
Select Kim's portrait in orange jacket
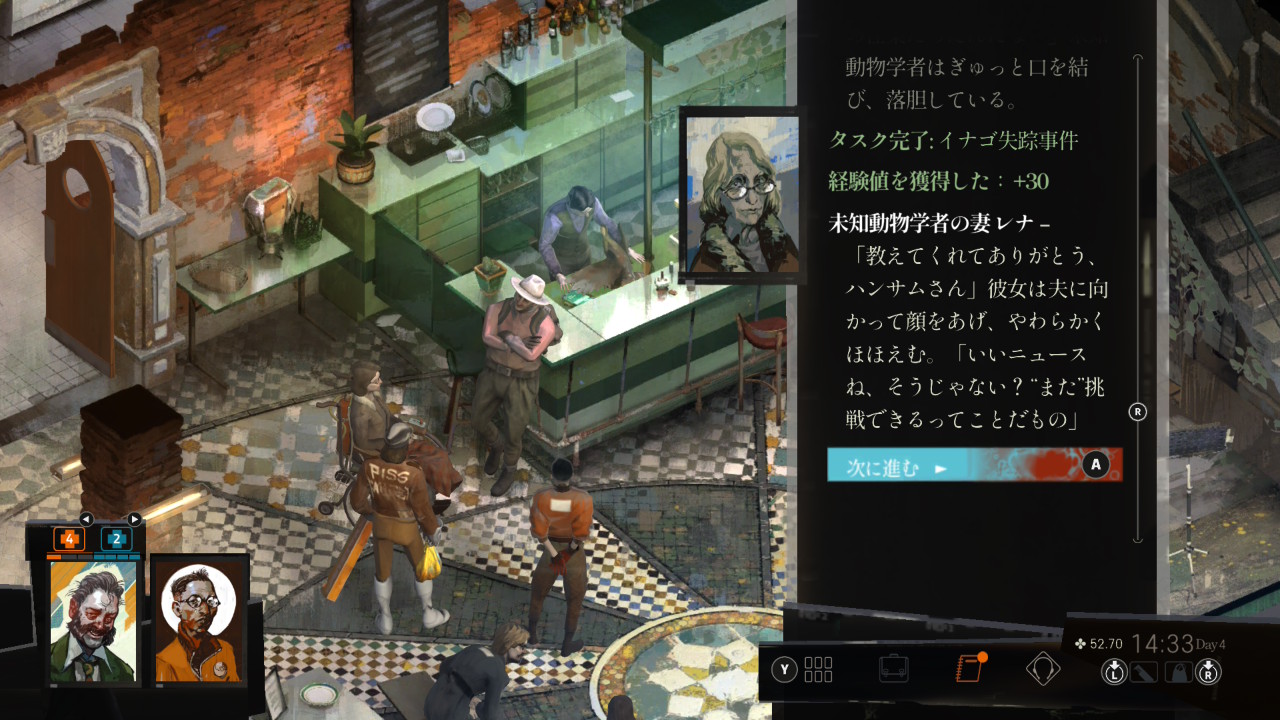pos(199,621)
